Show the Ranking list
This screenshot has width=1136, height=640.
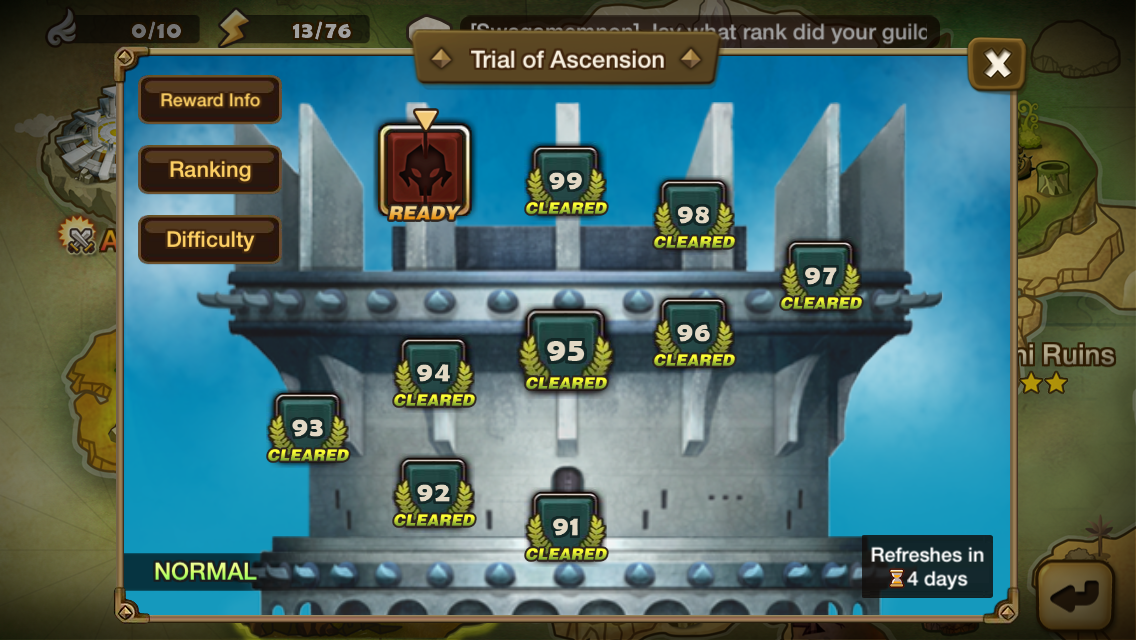tap(210, 170)
